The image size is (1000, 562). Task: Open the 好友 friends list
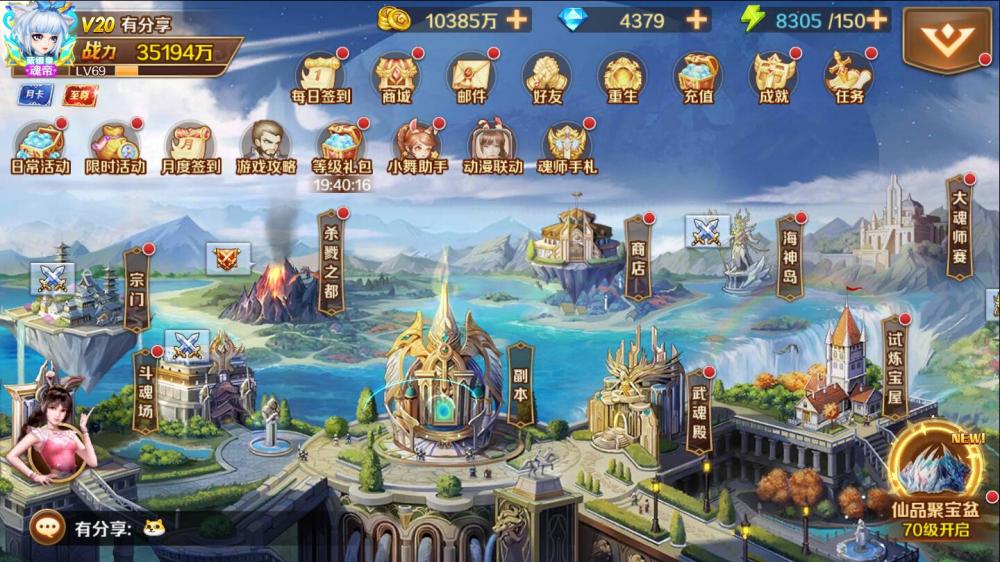[x=546, y=76]
